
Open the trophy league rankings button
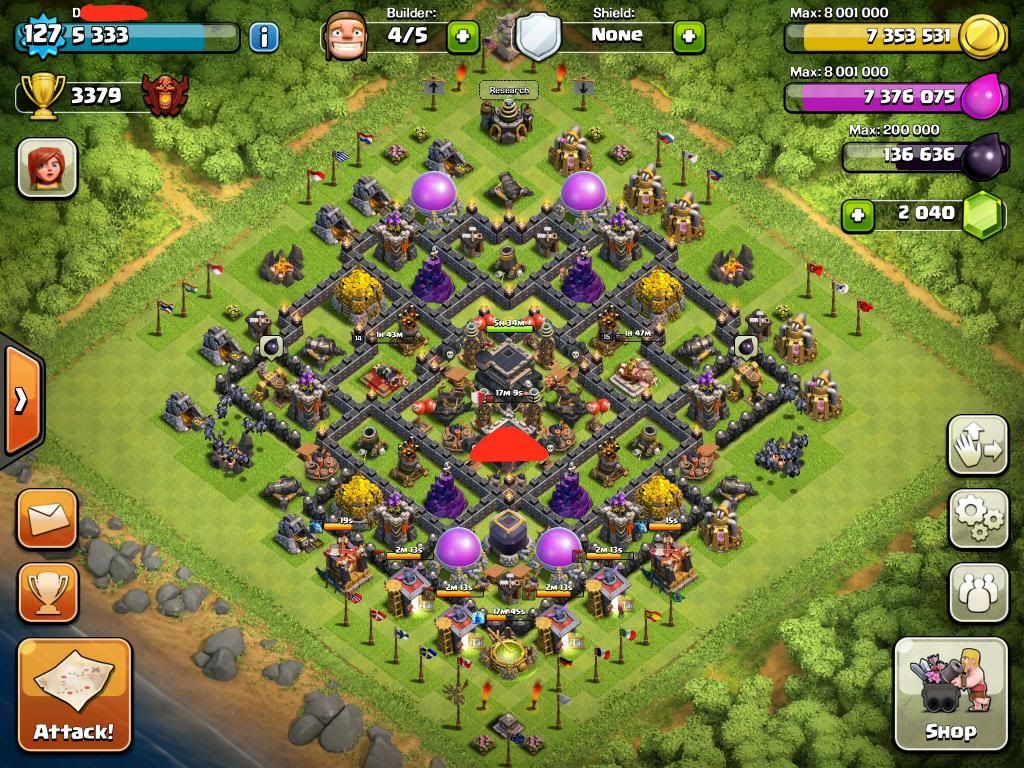point(47,592)
